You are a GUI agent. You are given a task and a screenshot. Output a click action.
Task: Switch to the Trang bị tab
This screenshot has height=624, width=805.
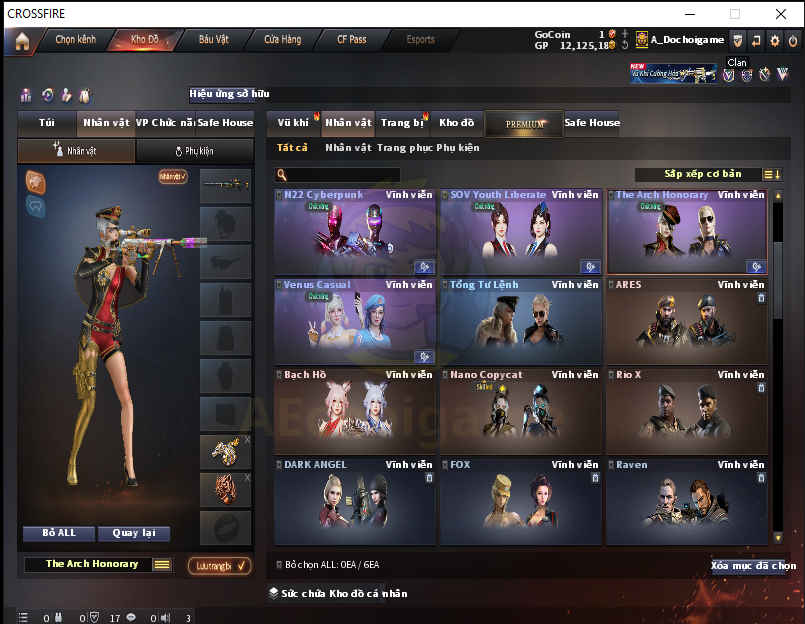[x=402, y=123]
